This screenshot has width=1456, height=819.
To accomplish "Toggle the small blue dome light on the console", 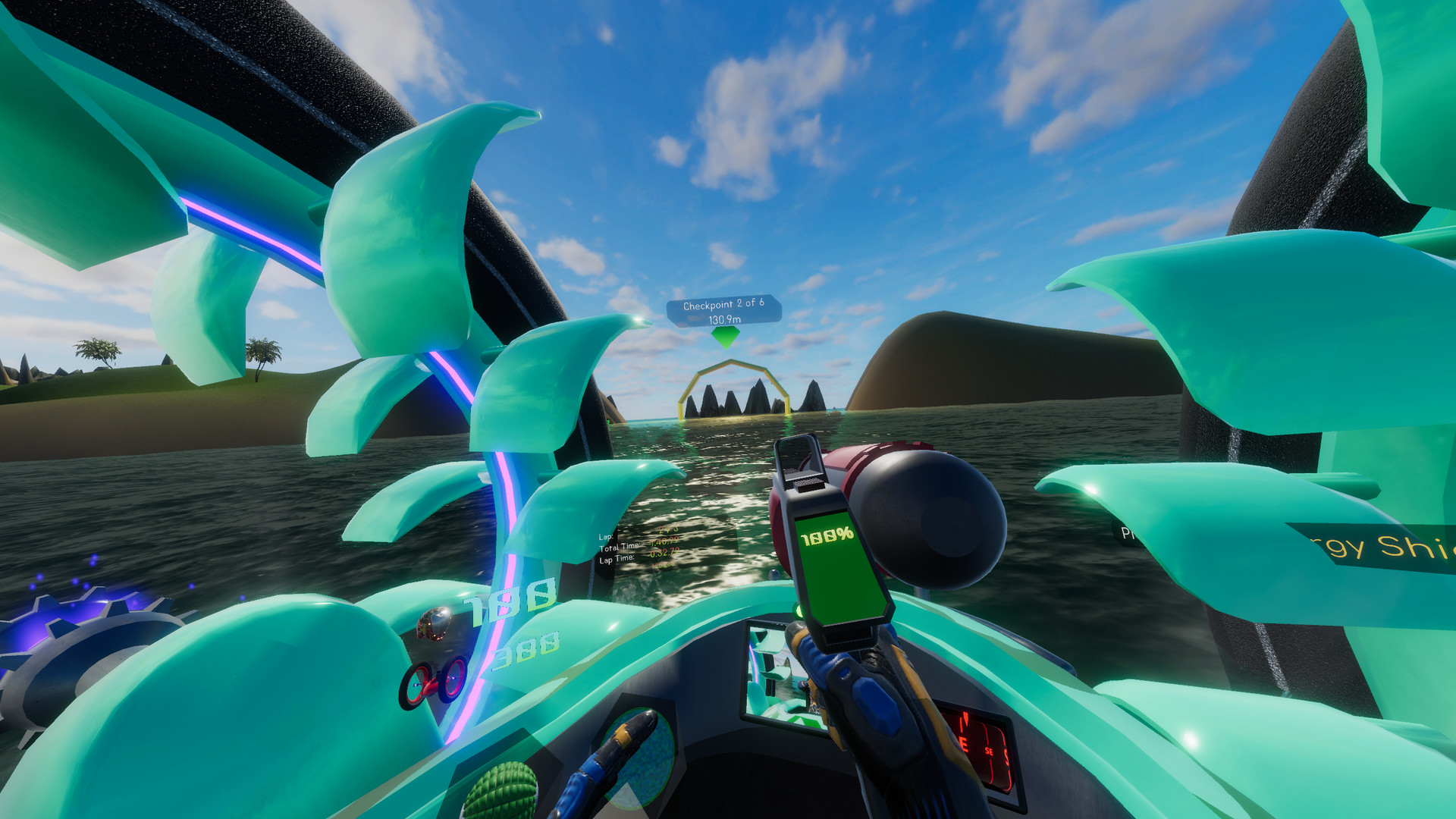I will coord(773,574).
